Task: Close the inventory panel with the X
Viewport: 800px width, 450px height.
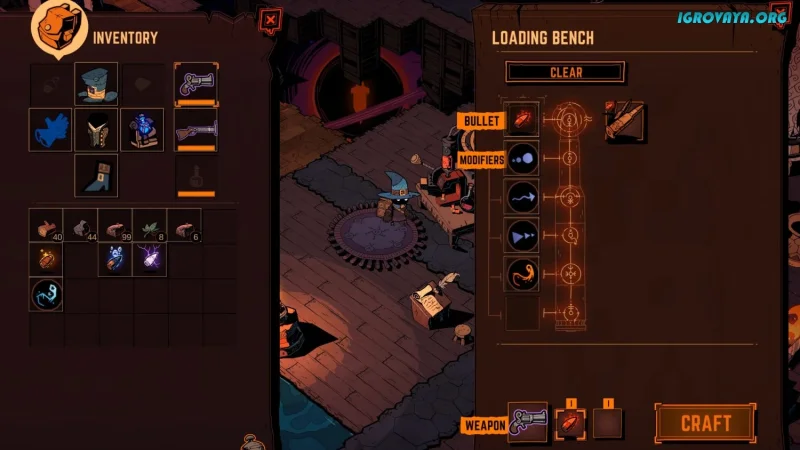Action: tap(270, 19)
